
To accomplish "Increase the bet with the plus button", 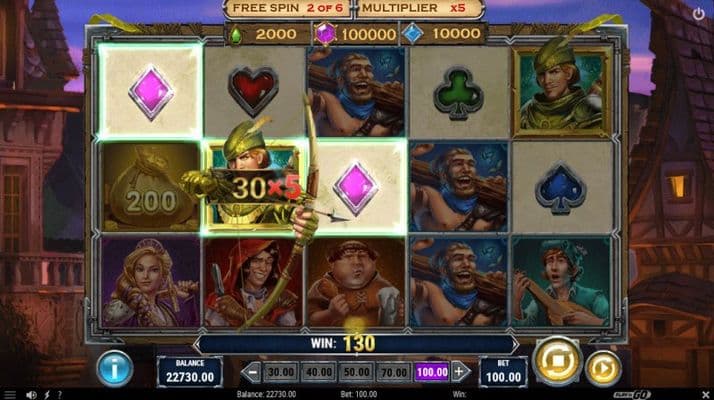I will click(x=460, y=371).
